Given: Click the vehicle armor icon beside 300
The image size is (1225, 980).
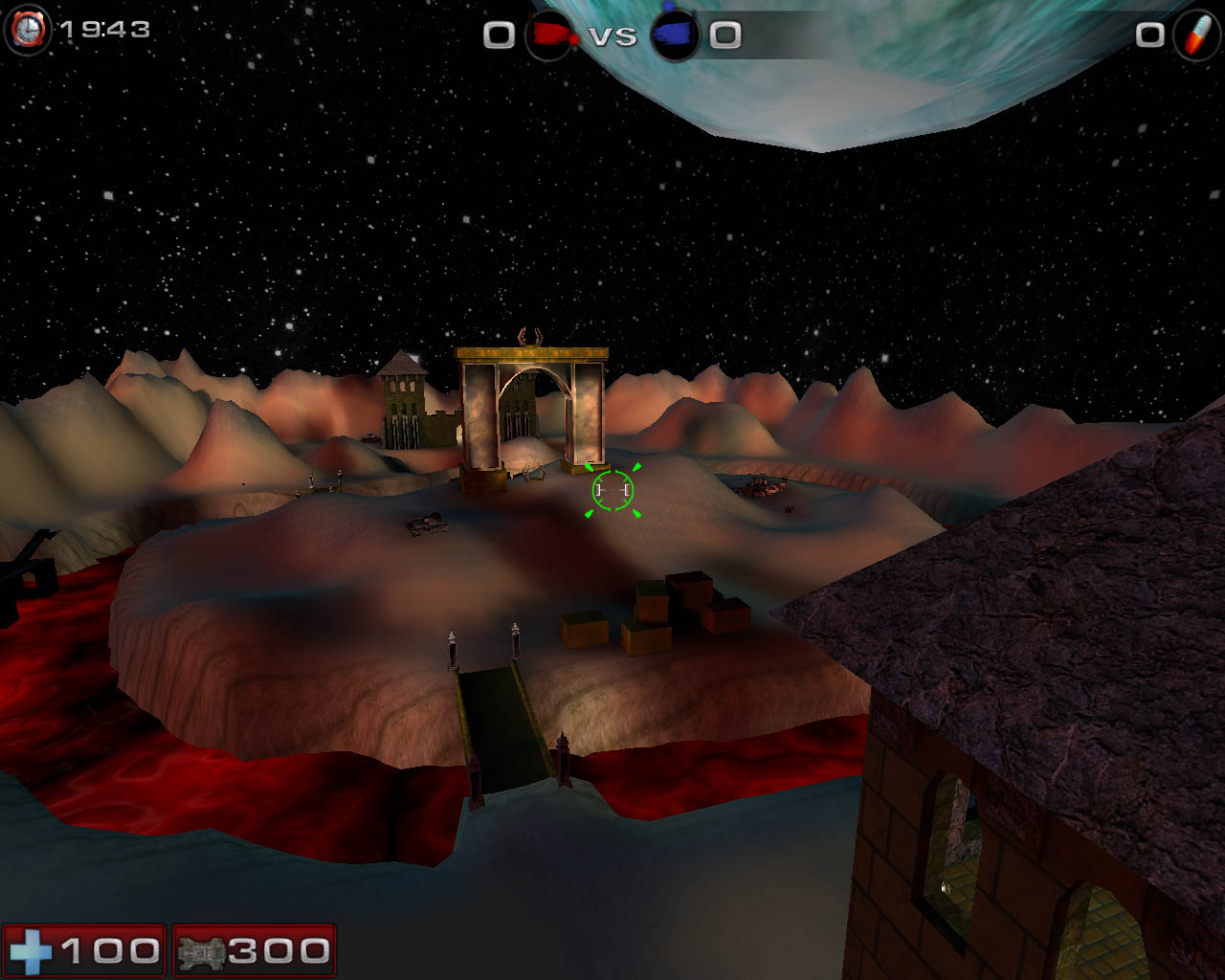Looking at the screenshot, I should coord(204,952).
